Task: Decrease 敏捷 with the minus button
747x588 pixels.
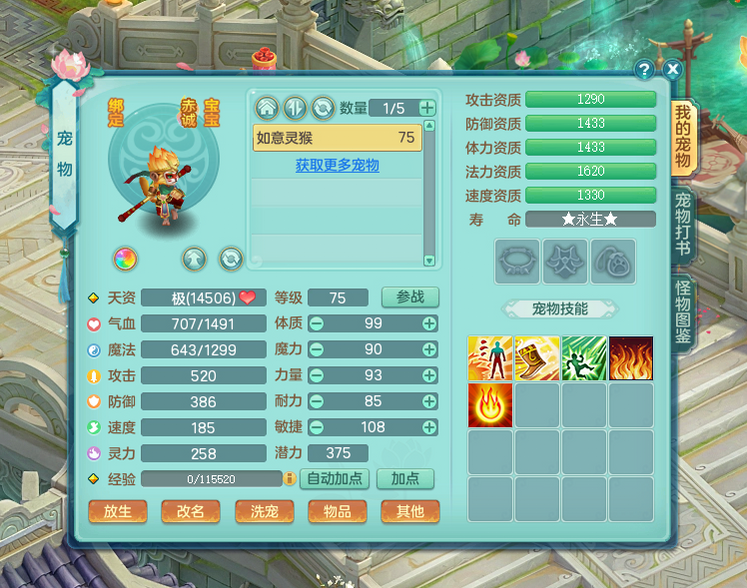Action: pos(316,427)
